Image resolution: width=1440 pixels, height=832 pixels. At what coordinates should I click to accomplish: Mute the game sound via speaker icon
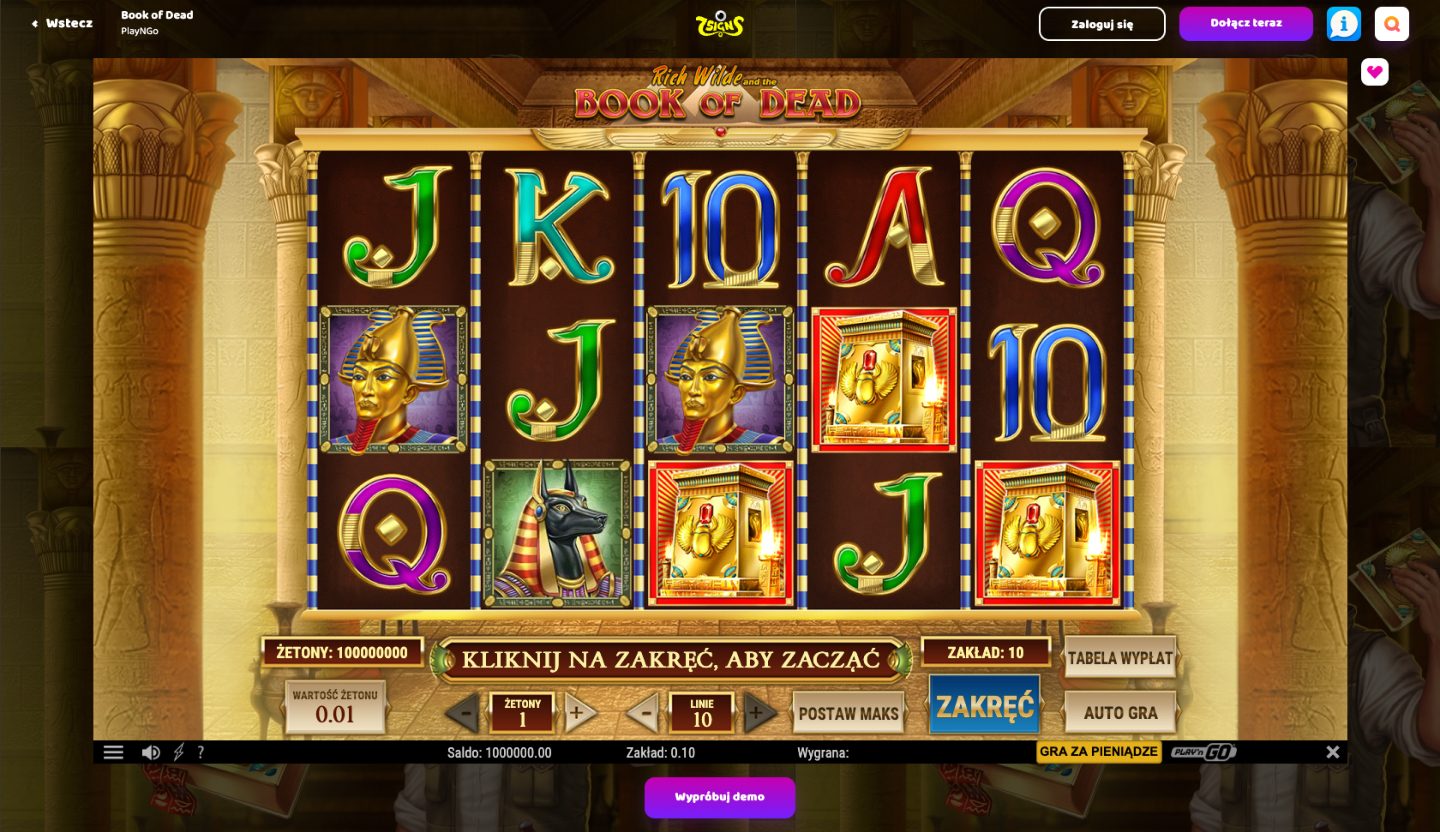point(150,751)
